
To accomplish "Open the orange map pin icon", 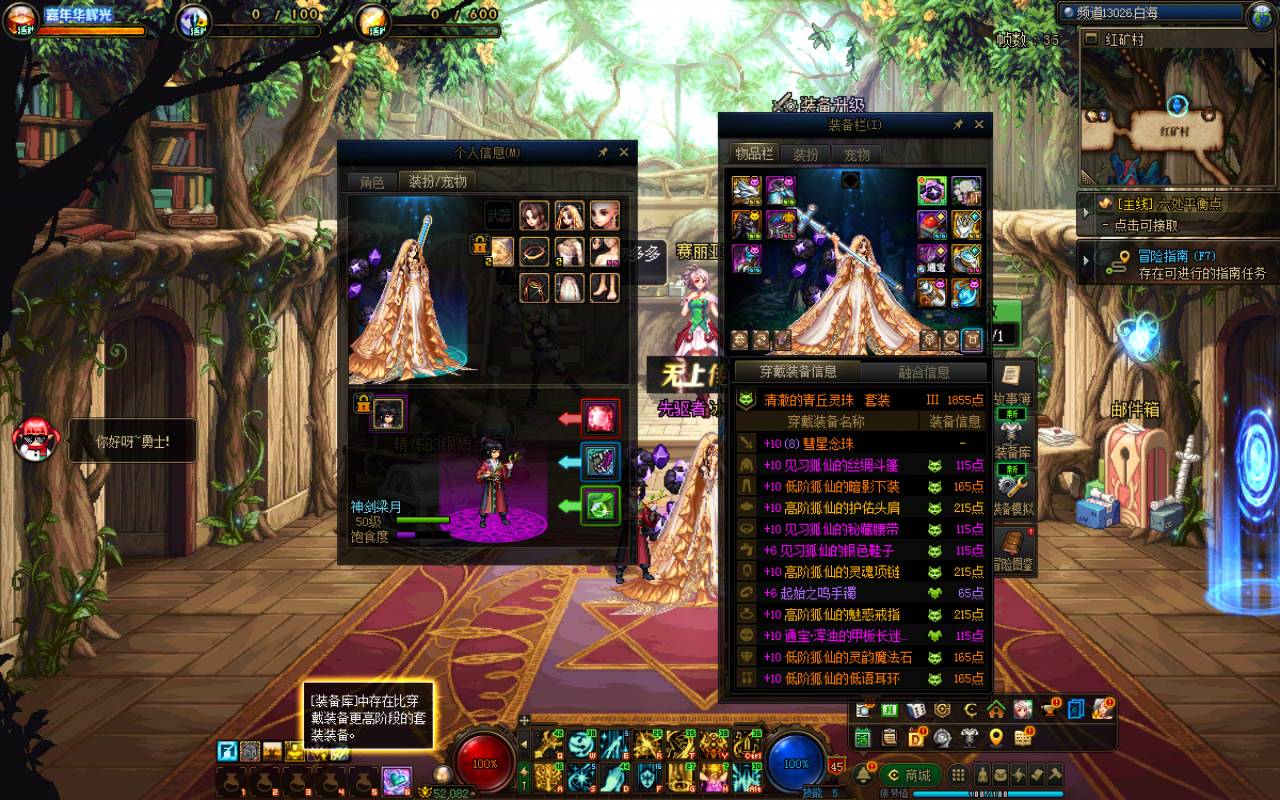I will 996,738.
